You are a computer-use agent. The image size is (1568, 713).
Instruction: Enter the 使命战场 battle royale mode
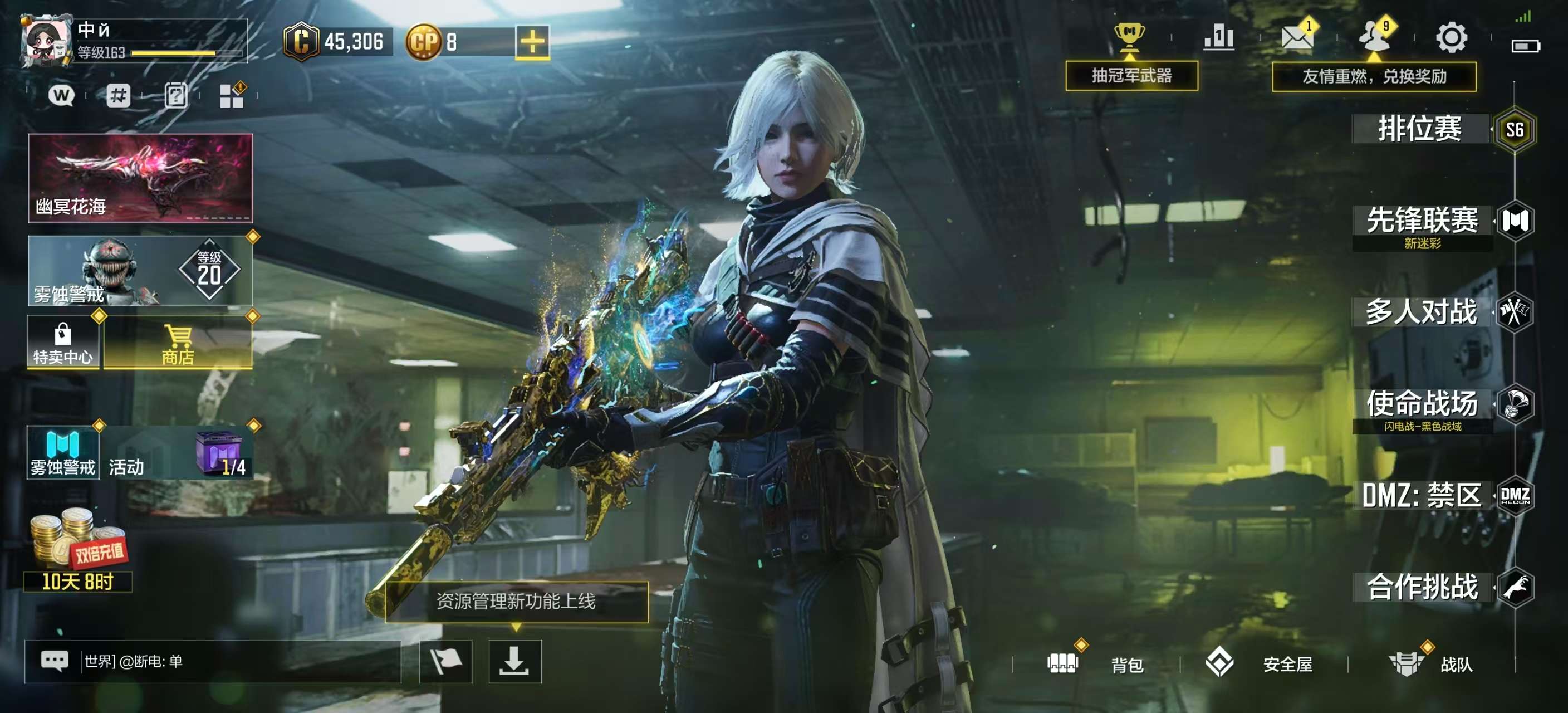tap(1422, 404)
